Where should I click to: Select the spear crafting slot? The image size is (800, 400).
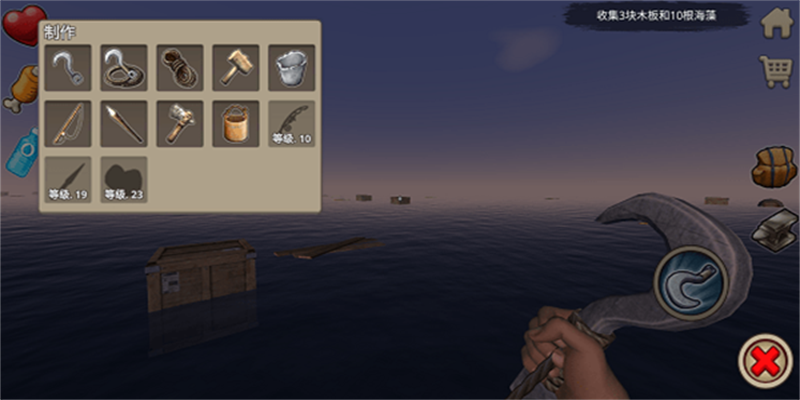pyautogui.click(x=124, y=124)
